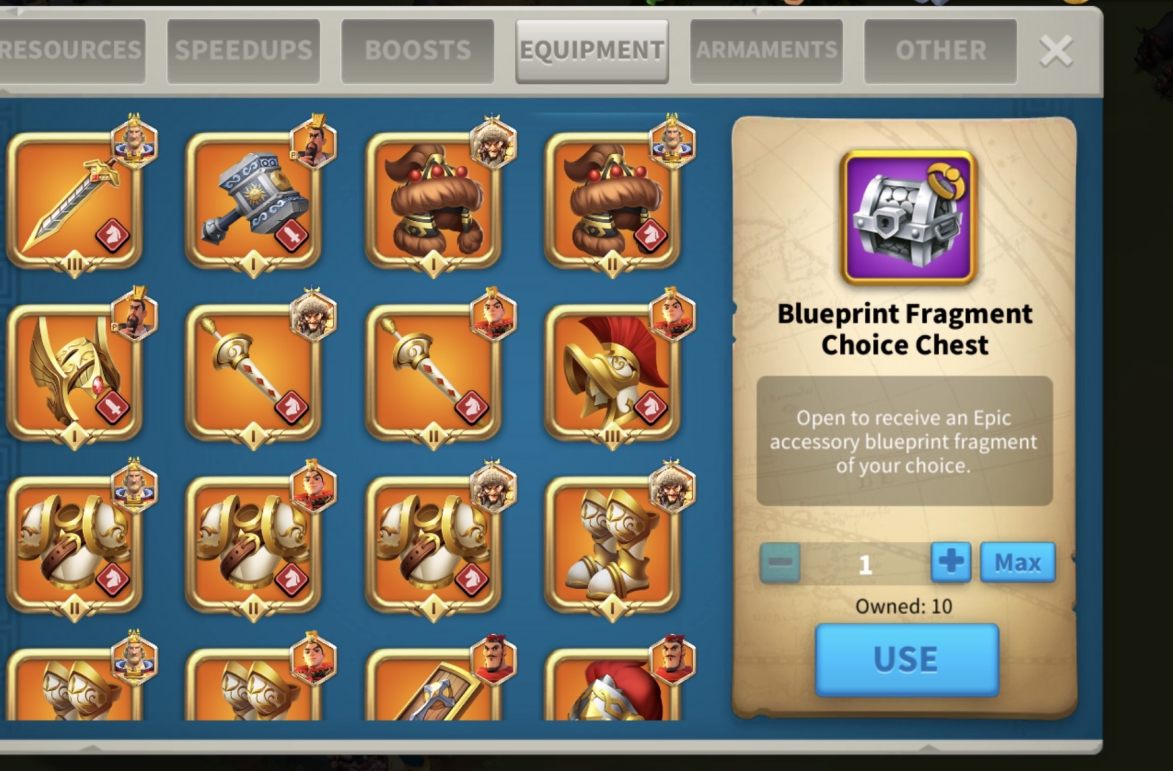
Task: Increase chest quantity with plus button
Action: pyautogui.click(x=950, y=563)
